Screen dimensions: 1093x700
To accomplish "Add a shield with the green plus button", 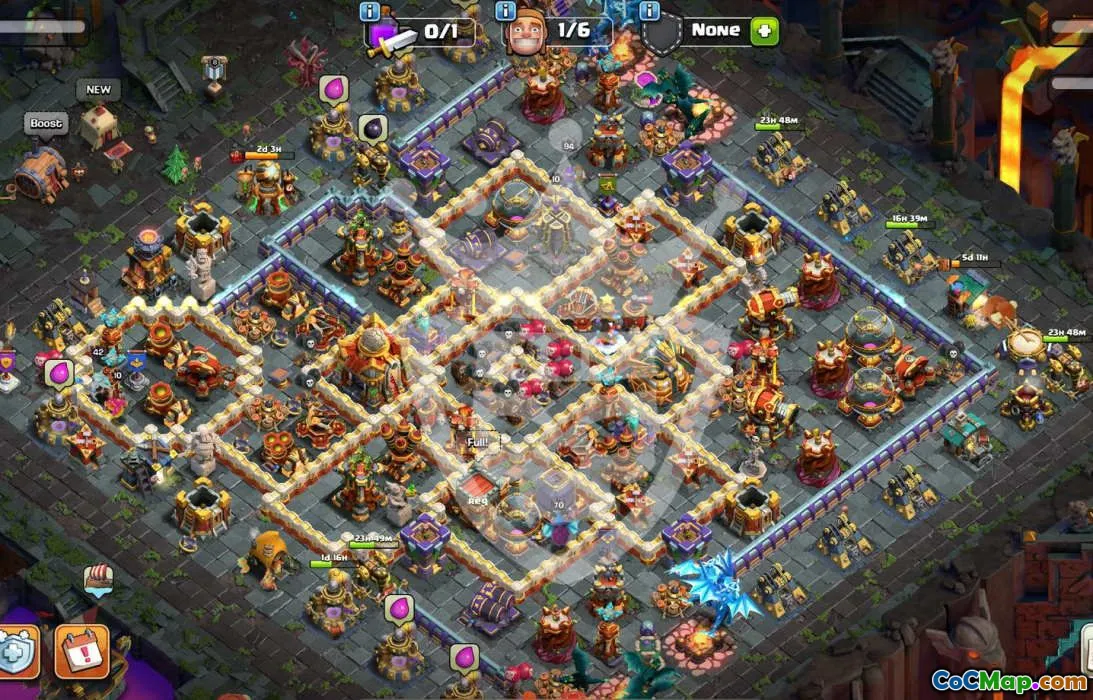I will coord(763,31).
